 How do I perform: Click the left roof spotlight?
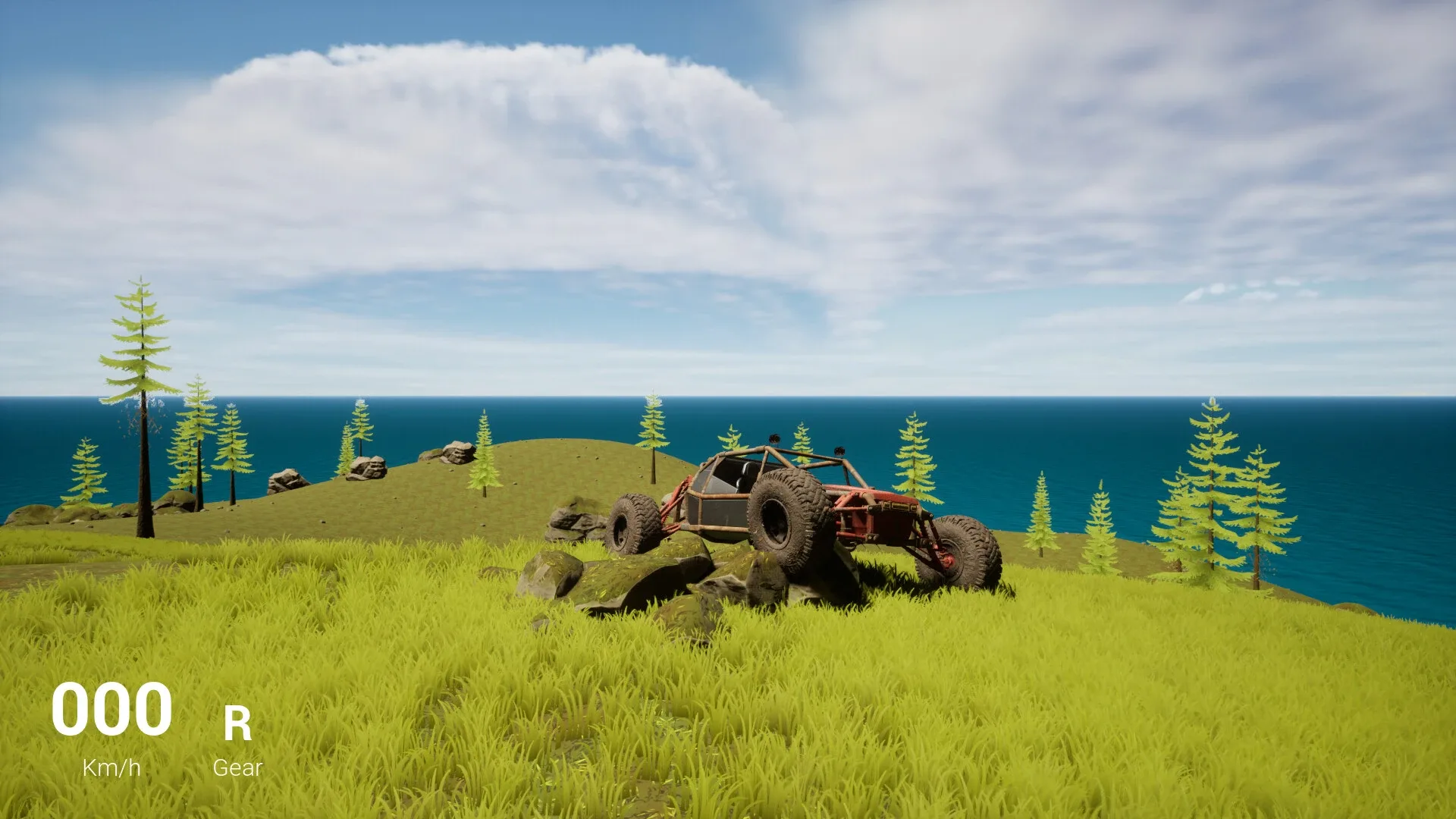pos(775,440)
